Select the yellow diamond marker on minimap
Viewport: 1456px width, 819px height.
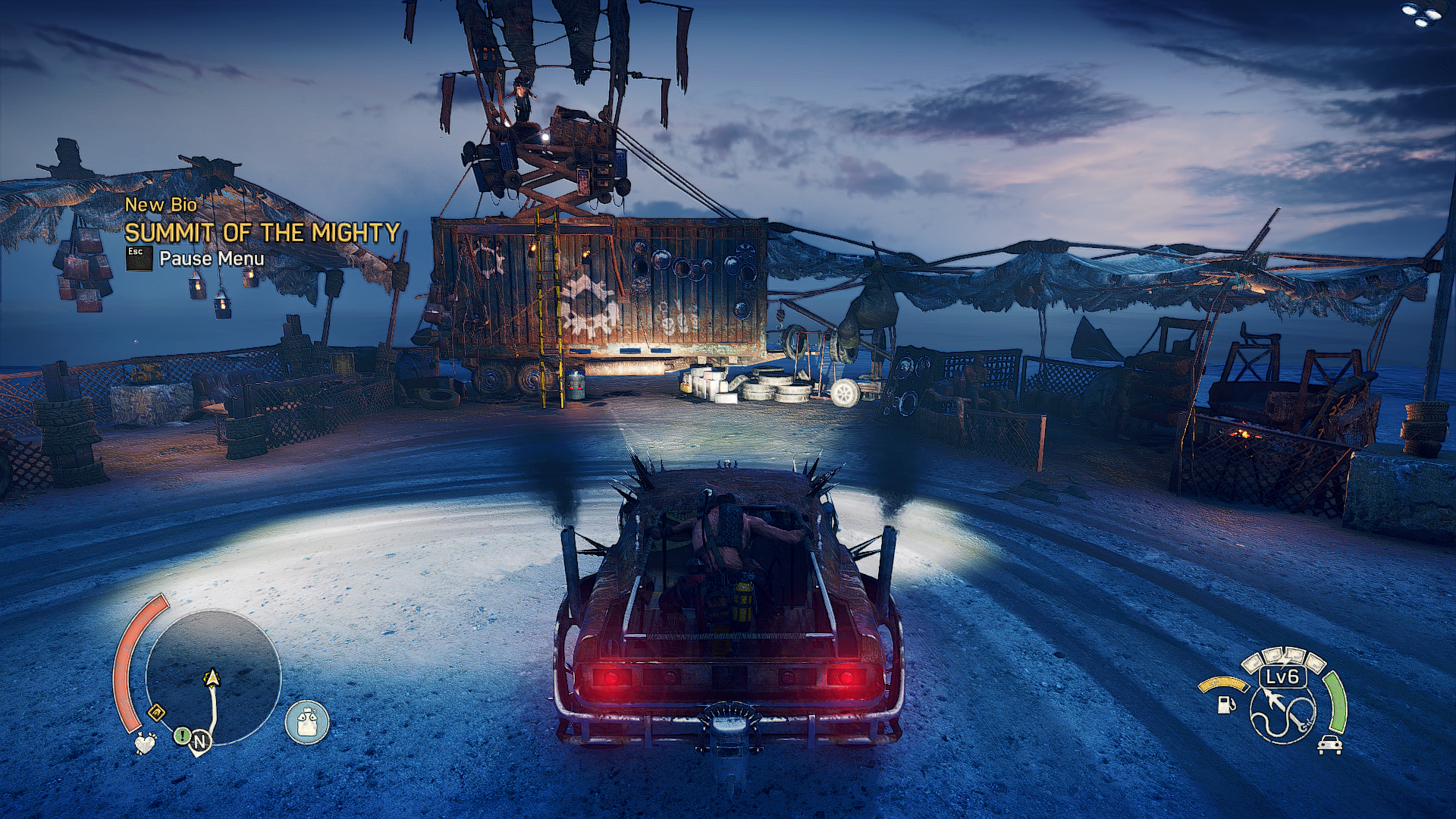[x=156, y=712]
